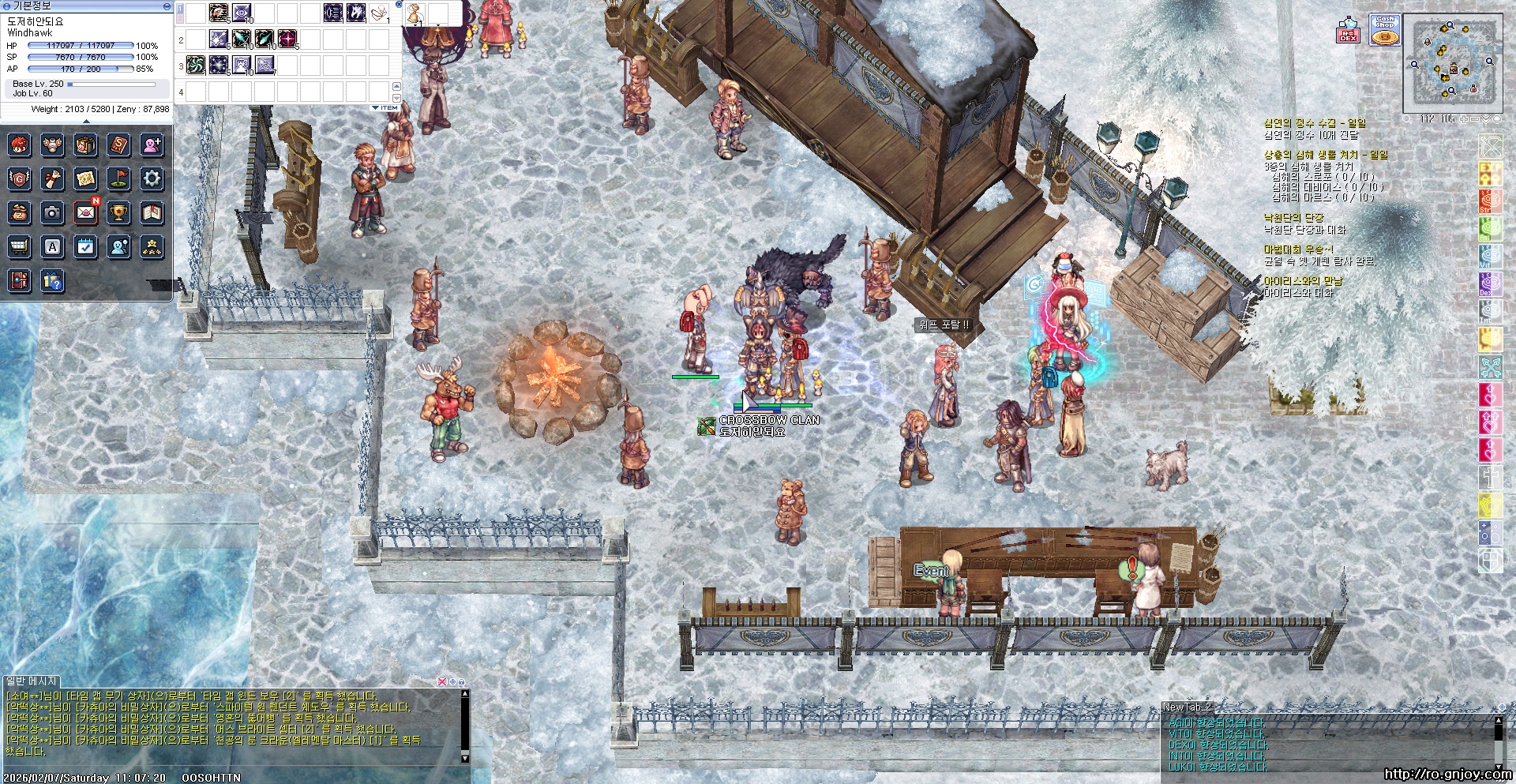Open the attendance calendar check icon
This screenshot has width=1516, height=784.
[x=85, y=247]
